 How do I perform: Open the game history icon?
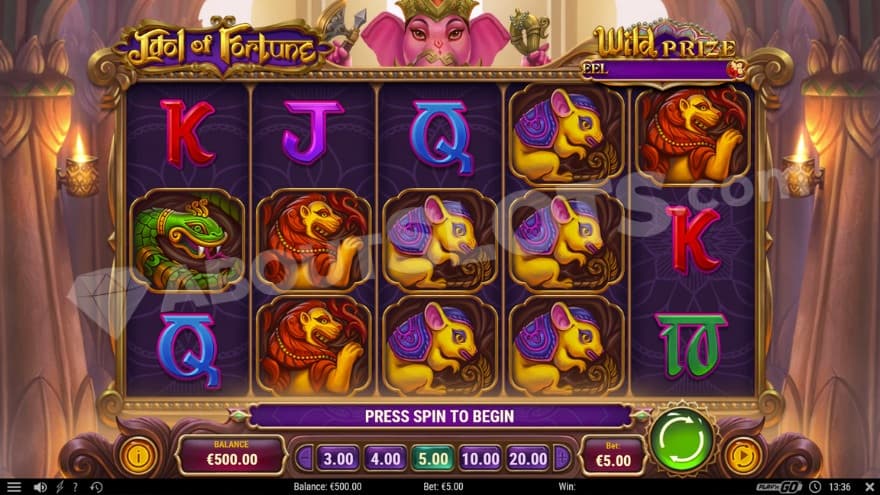coord(95,487)
